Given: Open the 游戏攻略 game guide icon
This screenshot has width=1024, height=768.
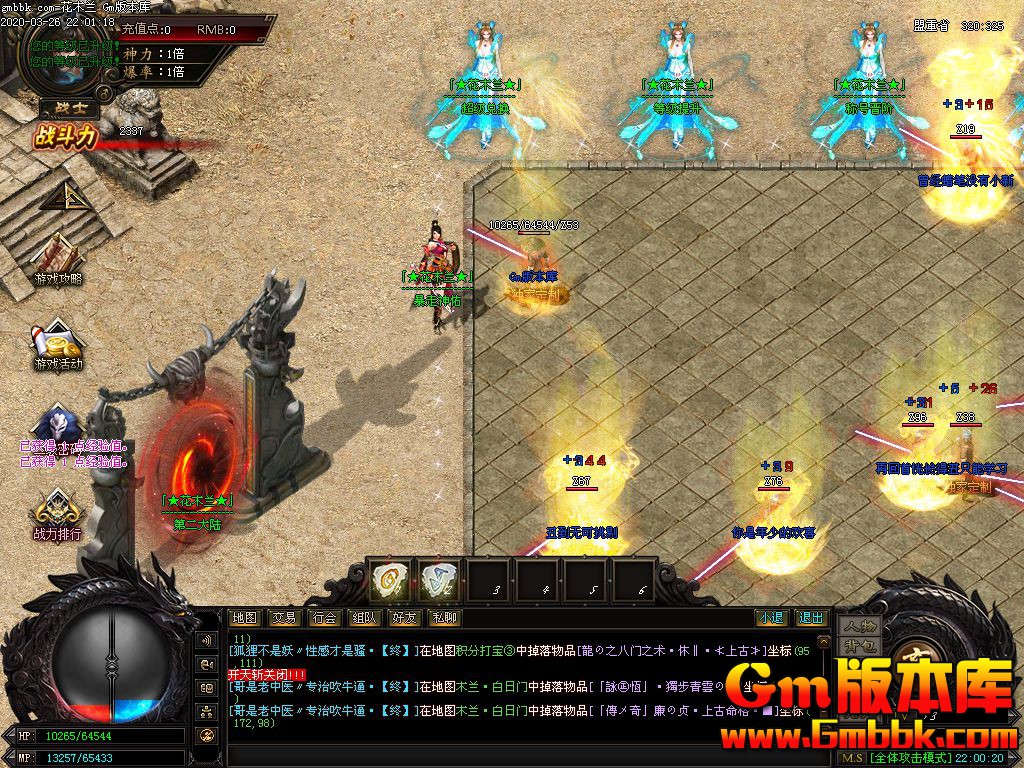Looking at the screenshot, I should 58,256.
